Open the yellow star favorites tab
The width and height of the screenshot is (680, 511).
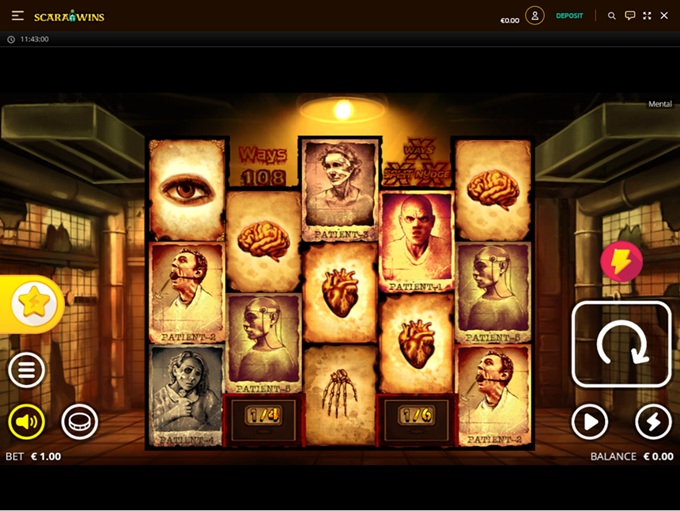[x=33, y=303]
